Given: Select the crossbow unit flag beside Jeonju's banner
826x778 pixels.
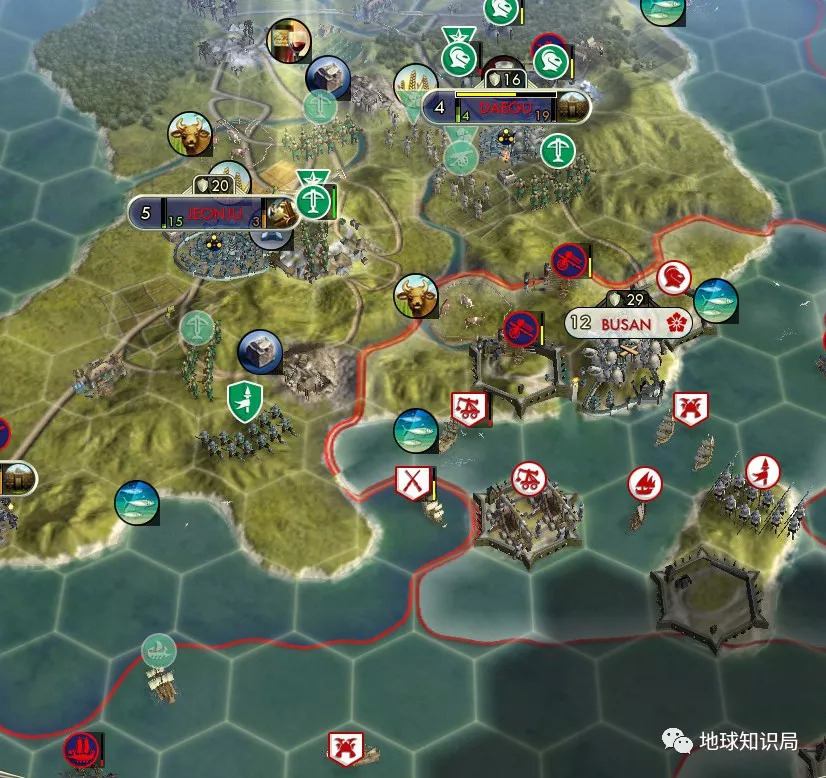Looking at the screenshot, I should tap(315, 203).
